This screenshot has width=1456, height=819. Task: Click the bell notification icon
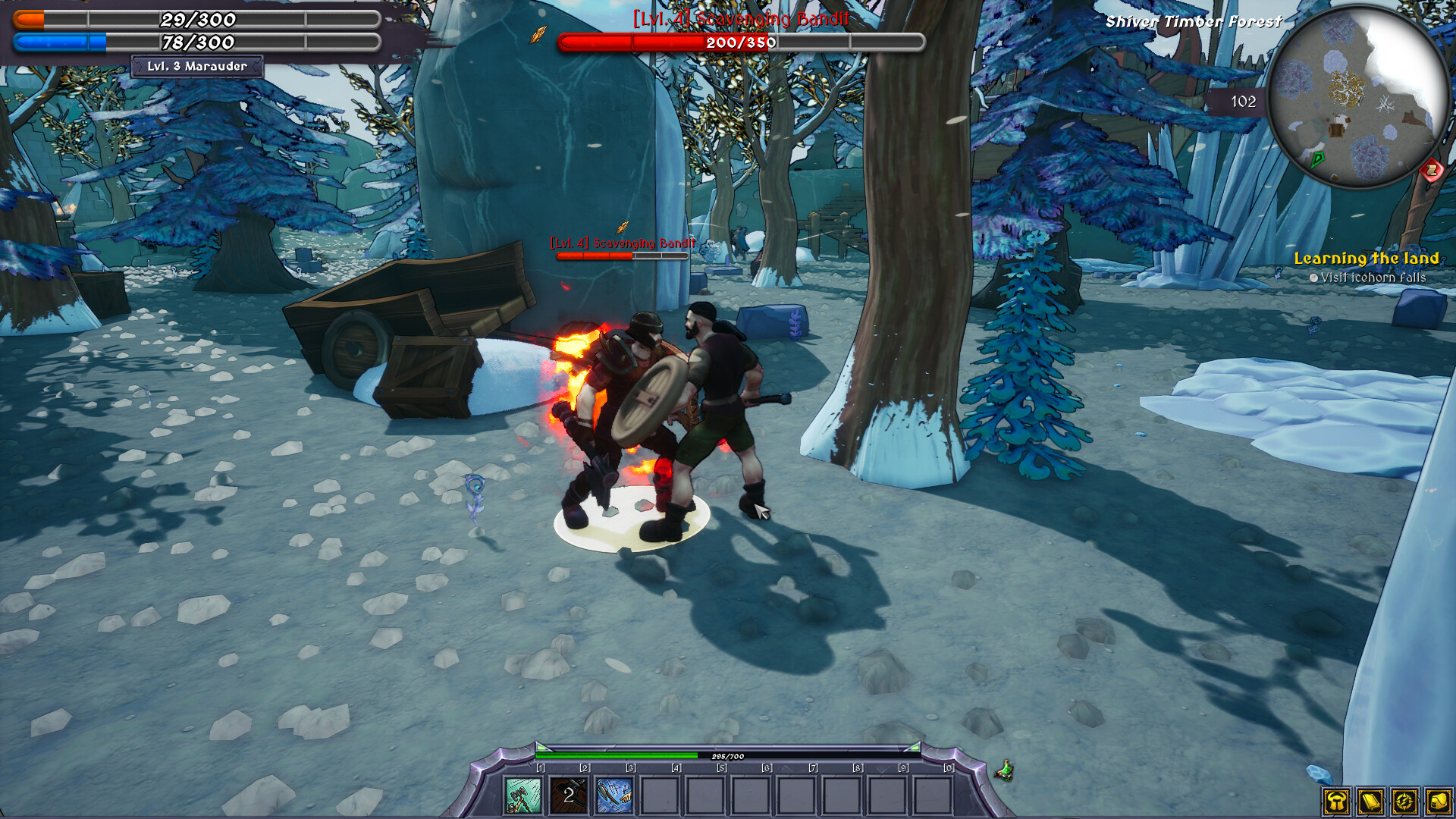[1438, 802]
